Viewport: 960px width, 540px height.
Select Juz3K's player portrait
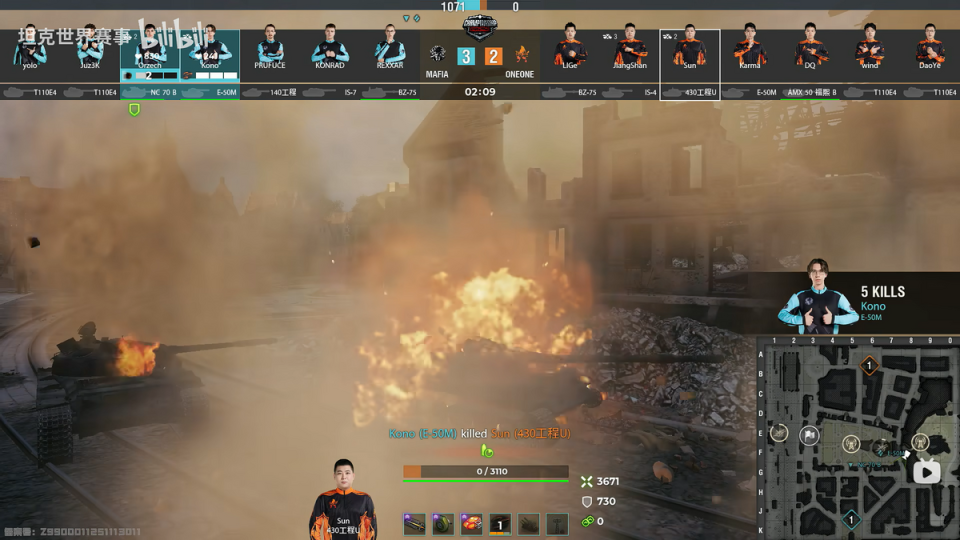(90, 50)
